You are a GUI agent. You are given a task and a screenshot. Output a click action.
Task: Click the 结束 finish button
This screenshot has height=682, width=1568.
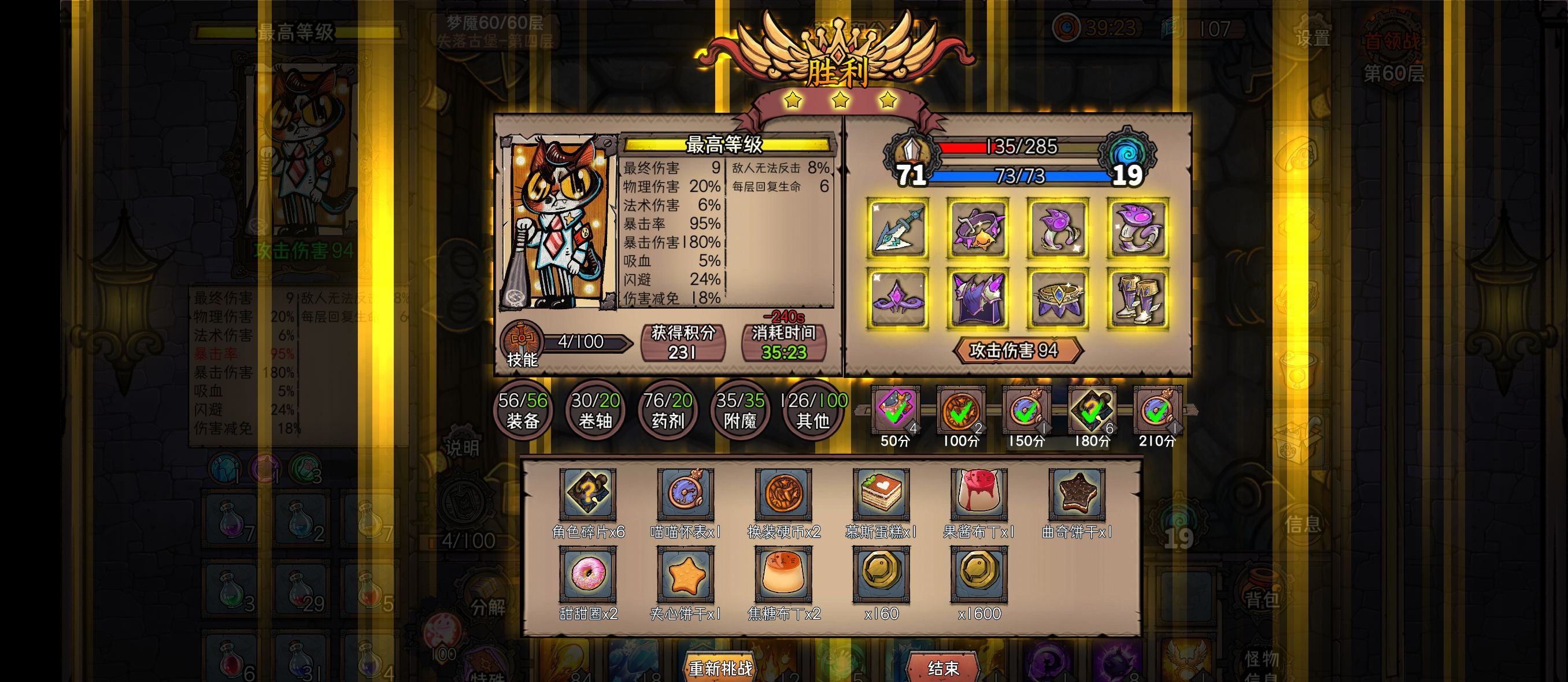(x=943, y=668)
